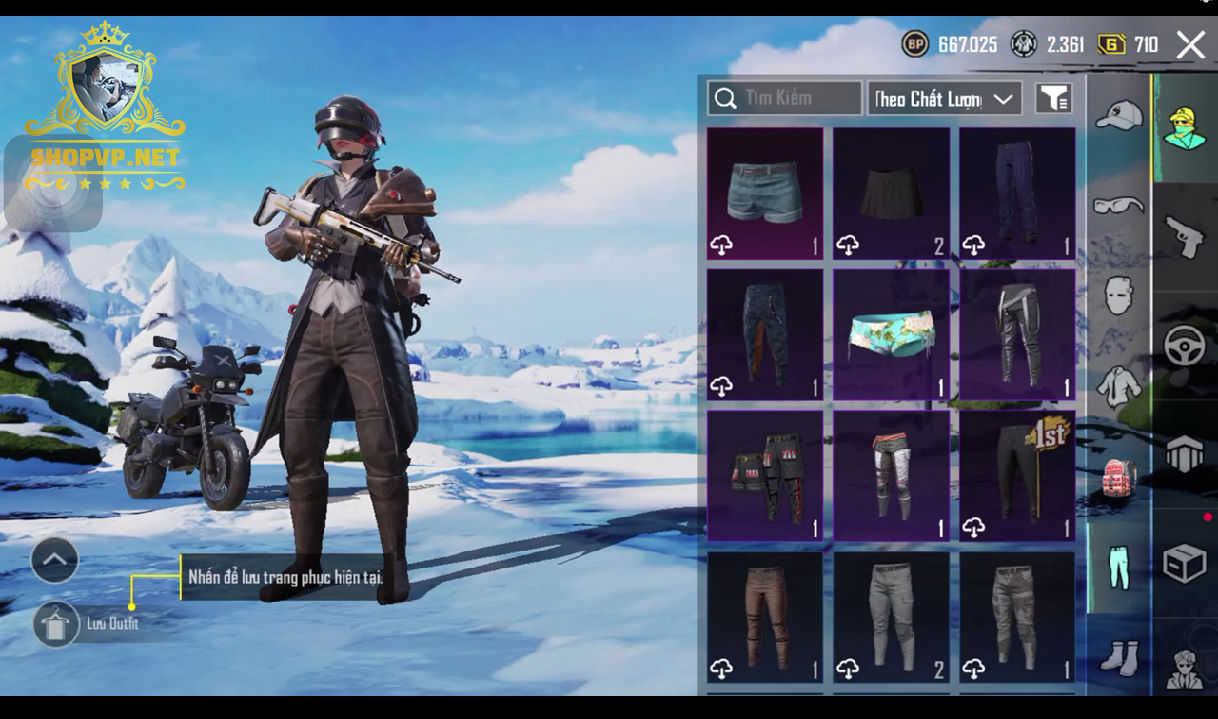Open the steering wheel vehicles section
Screen dimensions: 1218x719
click(x=1185, y=346)
